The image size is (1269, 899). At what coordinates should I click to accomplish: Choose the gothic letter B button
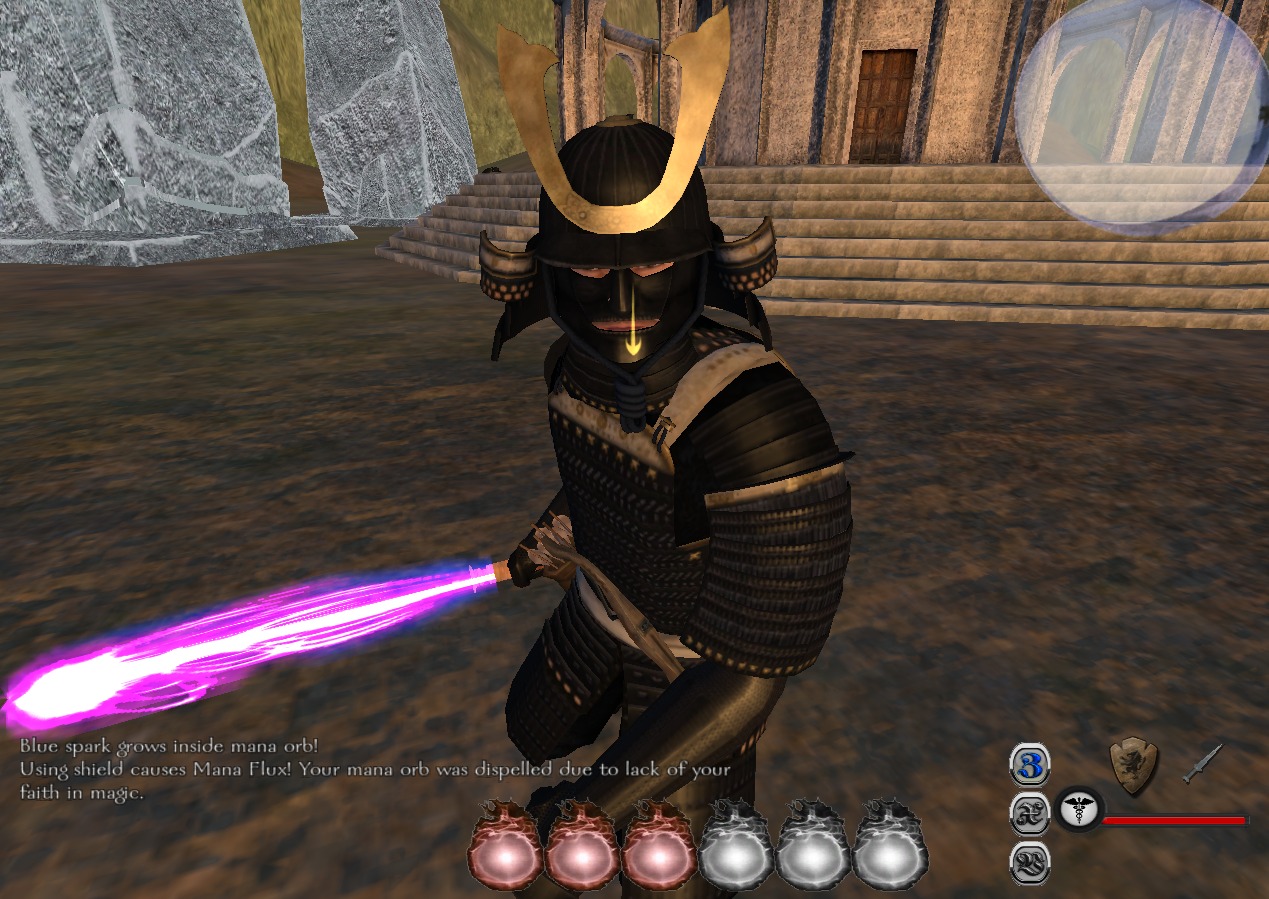1029,862
